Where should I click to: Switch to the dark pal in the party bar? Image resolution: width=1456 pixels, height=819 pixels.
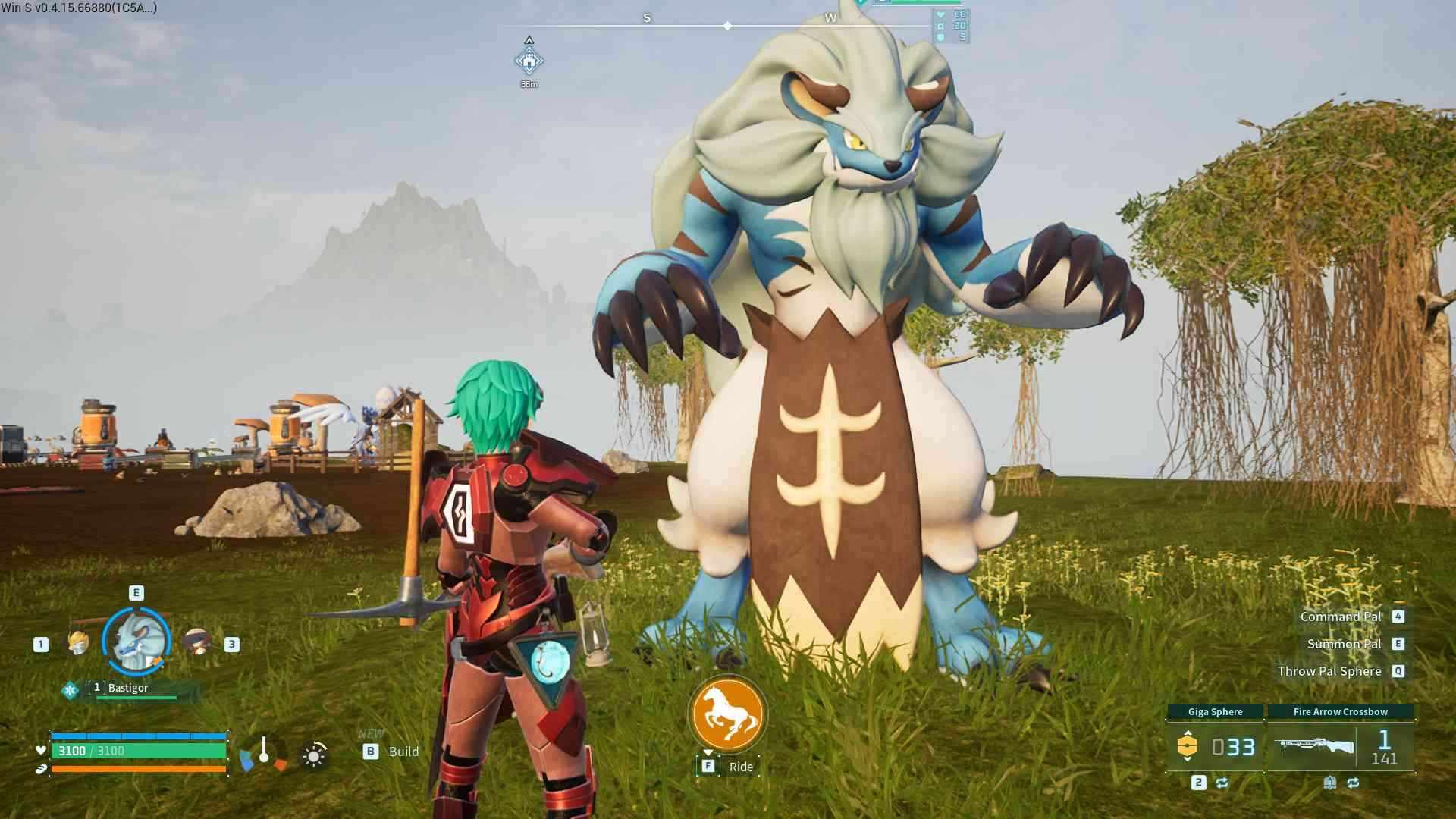197,643
